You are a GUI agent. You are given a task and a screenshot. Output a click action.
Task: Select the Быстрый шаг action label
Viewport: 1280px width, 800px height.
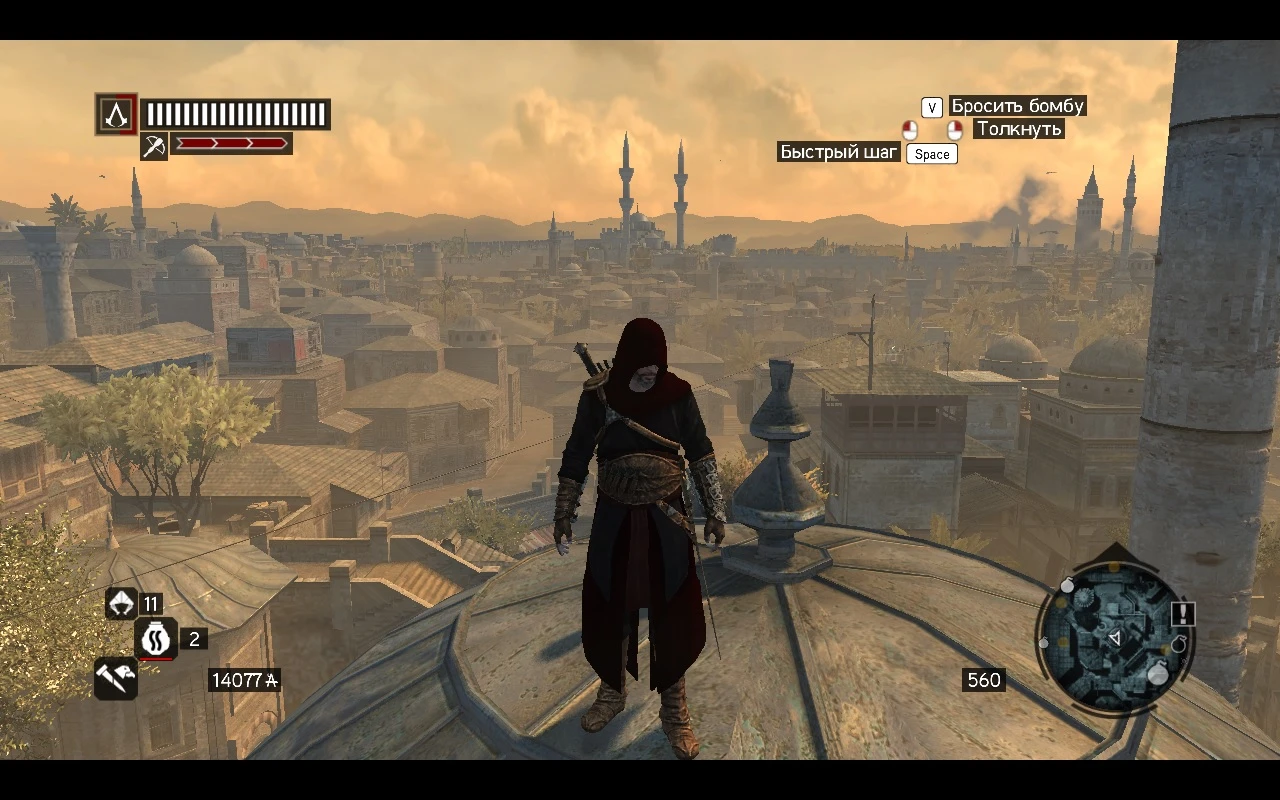pos(839,151)
